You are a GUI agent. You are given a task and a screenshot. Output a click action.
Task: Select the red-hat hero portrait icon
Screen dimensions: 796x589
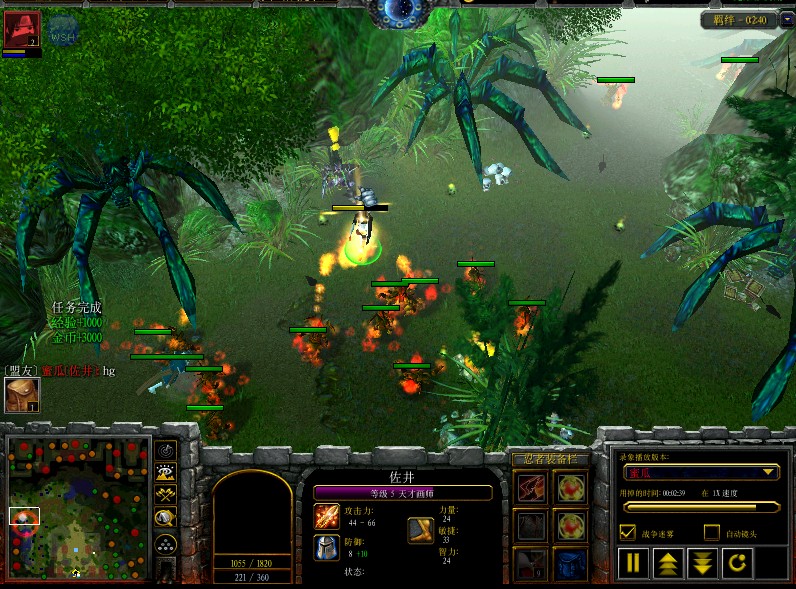coord(21,29)
